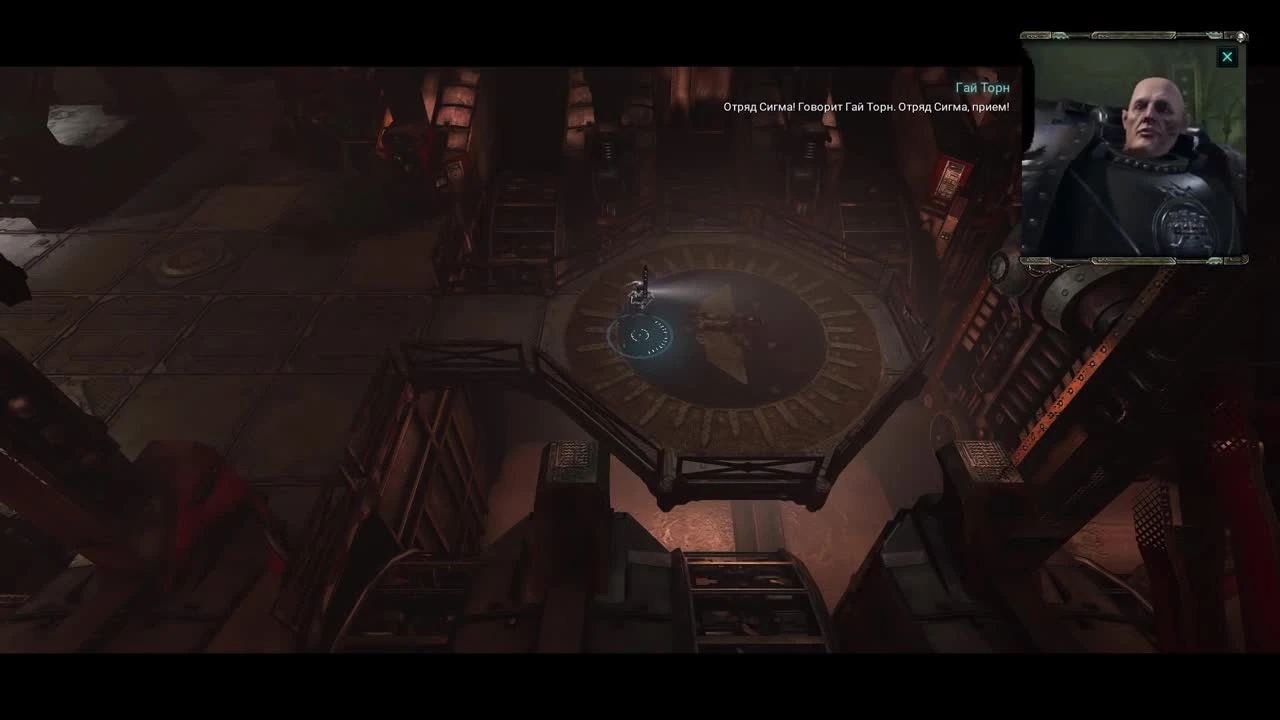The image size is (1280, 720).
Task: Select the player character on the platform
Action: (640, 290)
